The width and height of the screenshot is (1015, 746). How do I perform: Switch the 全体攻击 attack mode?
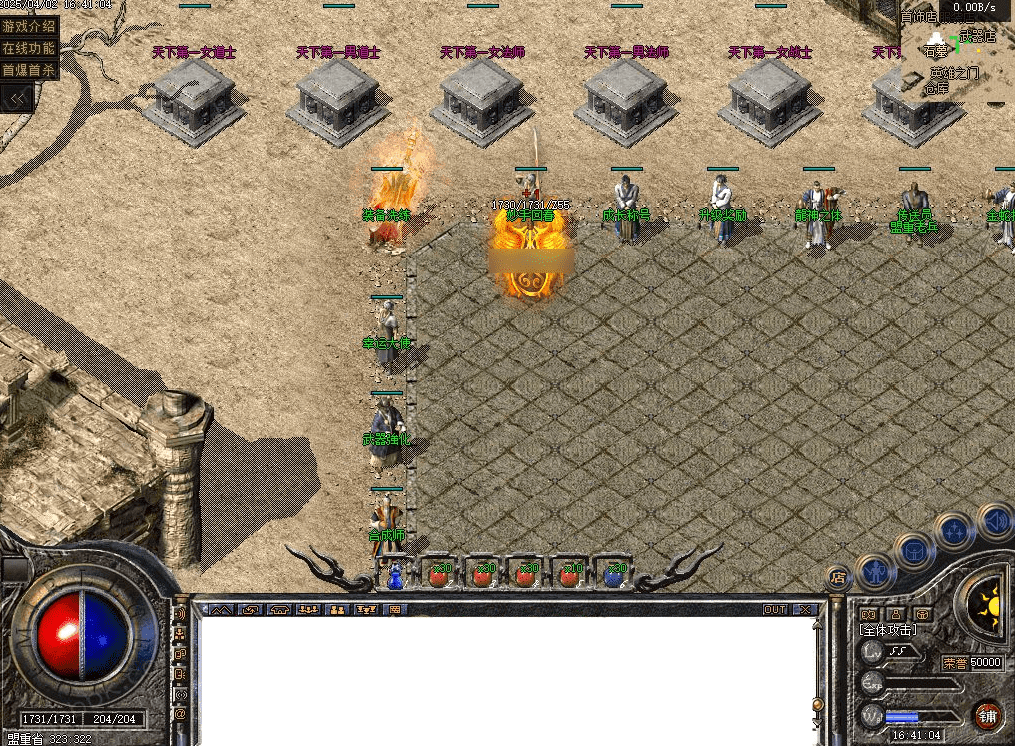[x=888, y=630]
